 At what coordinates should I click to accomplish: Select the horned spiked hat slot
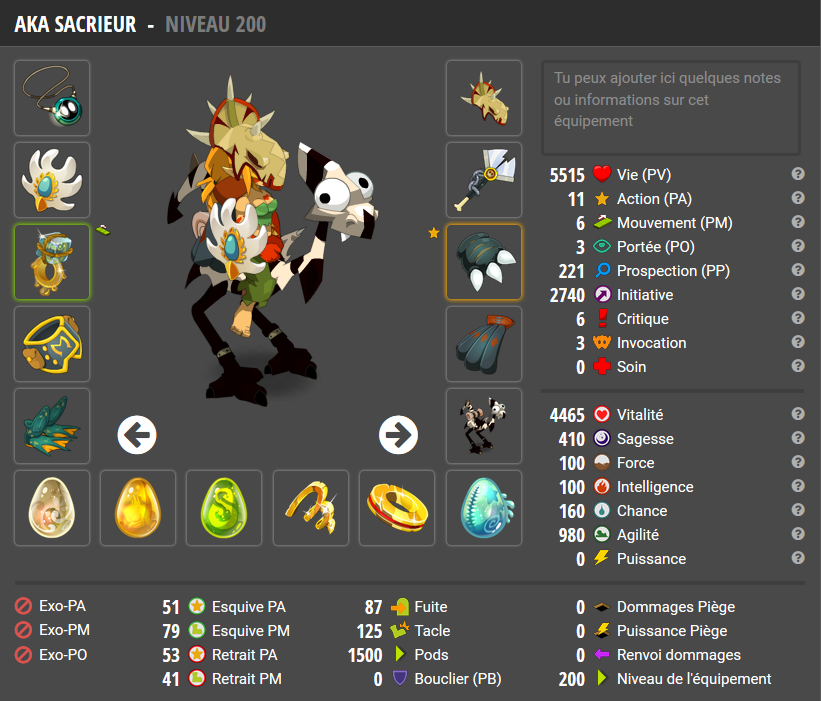[x=484, y=98]
